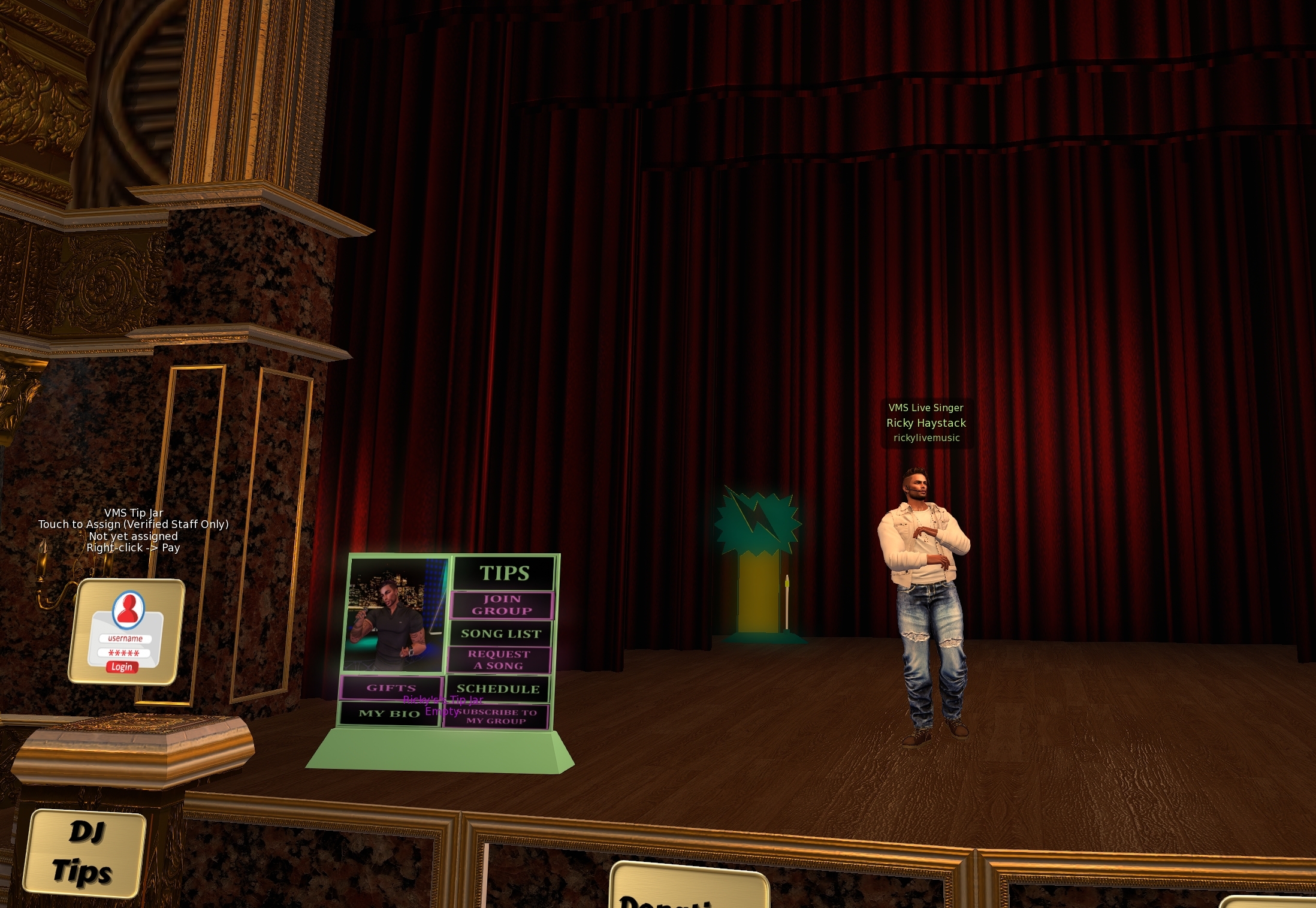Select REQUEST A SONG

tap(499, 660)
